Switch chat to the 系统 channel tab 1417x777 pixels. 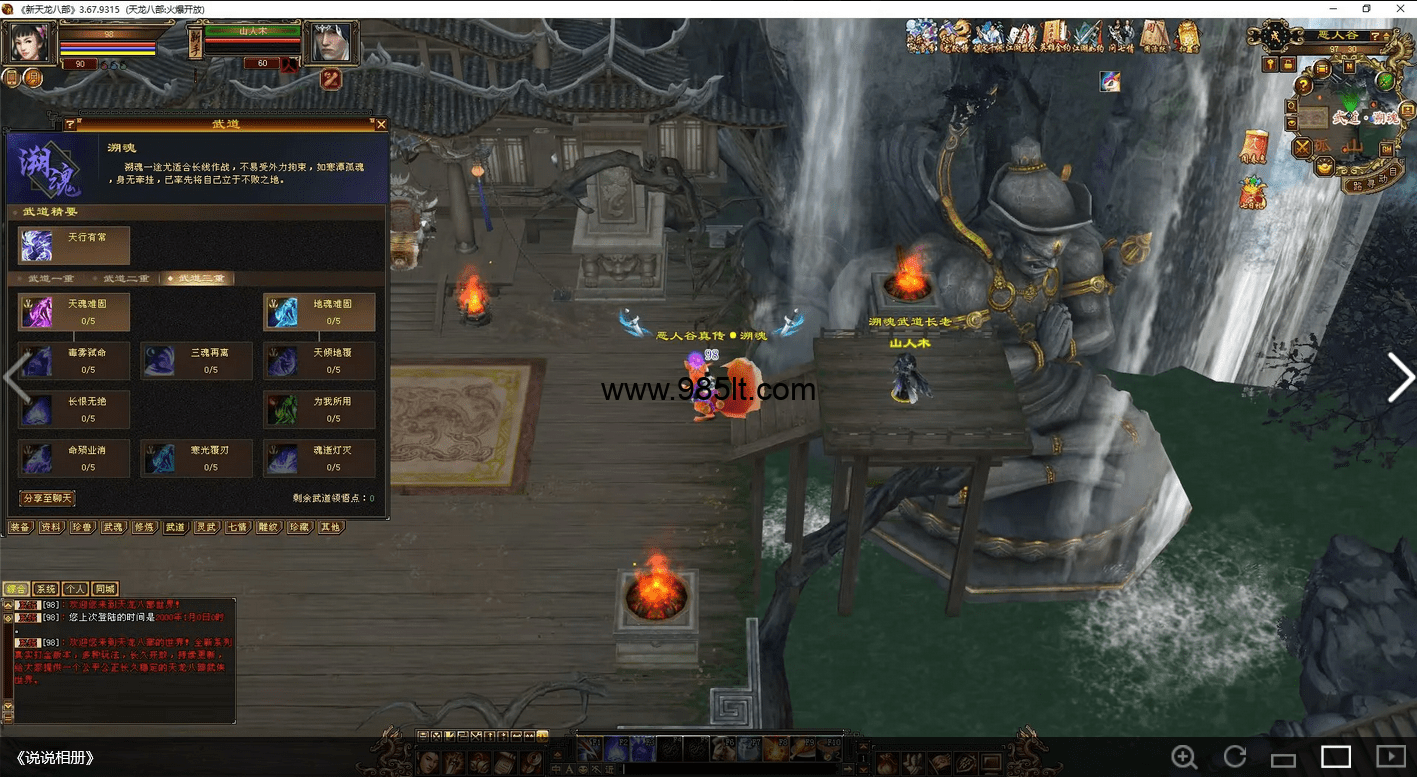point(46,589)
